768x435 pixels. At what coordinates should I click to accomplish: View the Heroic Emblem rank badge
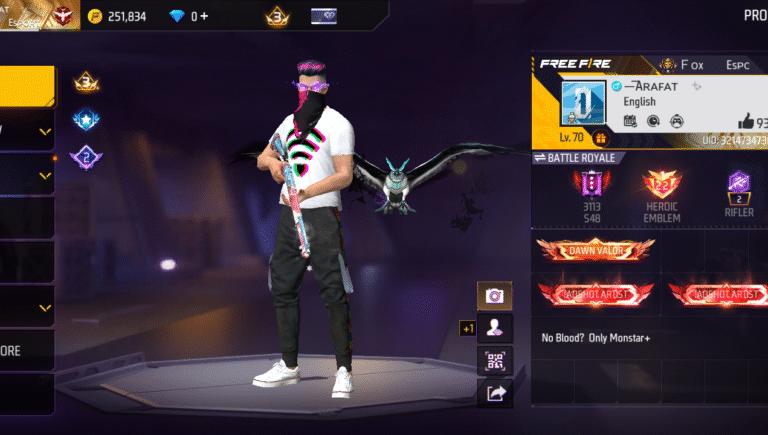pyautogui.click(x=662, y=184)
